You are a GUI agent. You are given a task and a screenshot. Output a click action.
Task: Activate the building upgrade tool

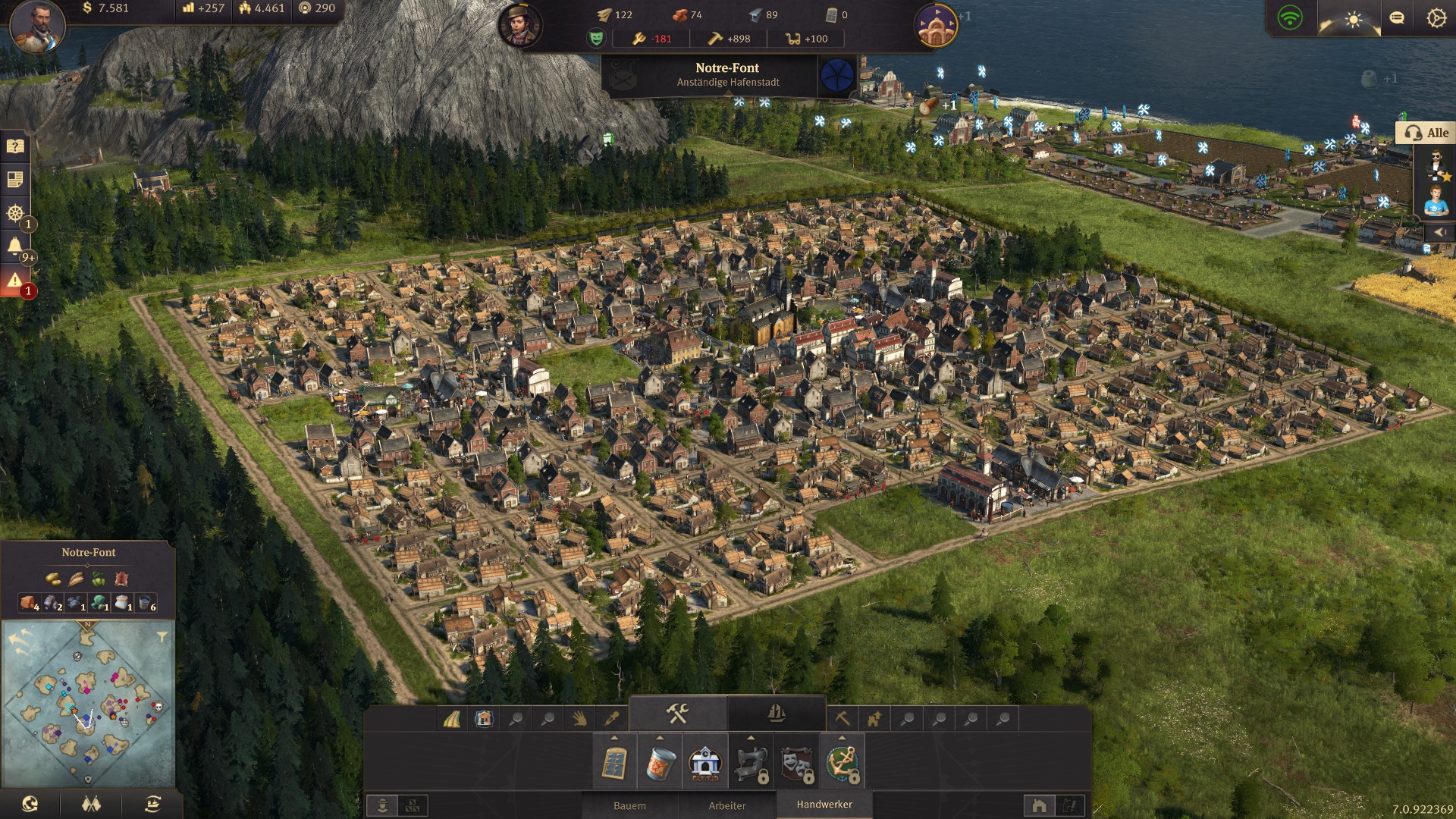(x=874, y=719)
